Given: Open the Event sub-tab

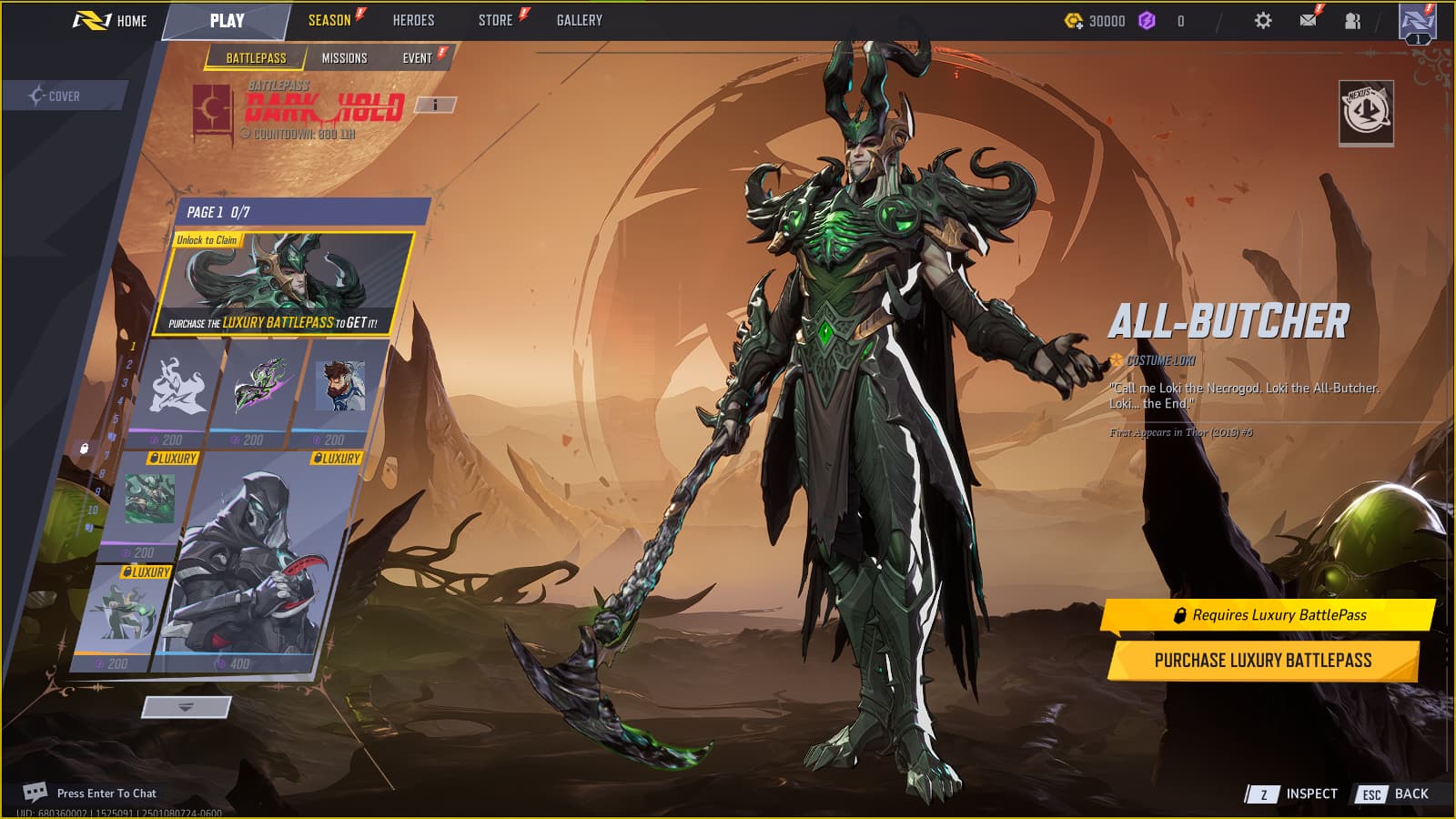Looking at the screenshot, I should point(418,58).
